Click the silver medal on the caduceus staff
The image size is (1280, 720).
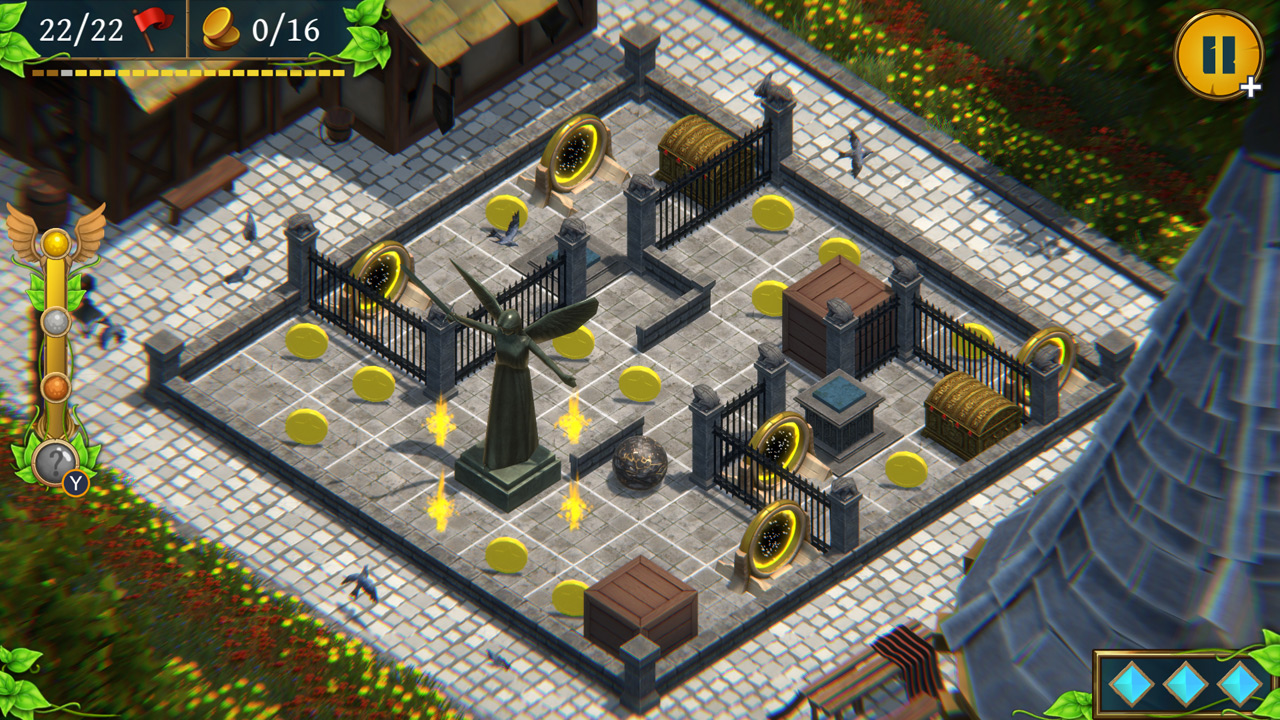58,322
